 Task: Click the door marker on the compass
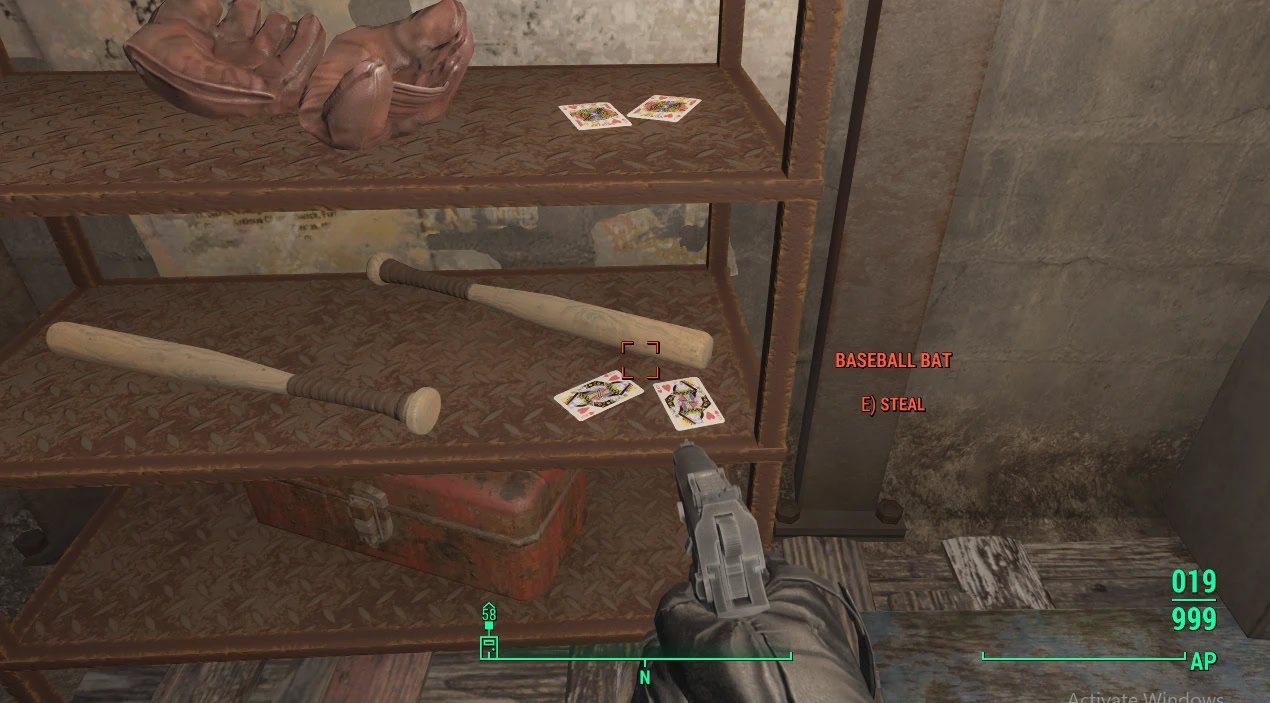point(489,646)
